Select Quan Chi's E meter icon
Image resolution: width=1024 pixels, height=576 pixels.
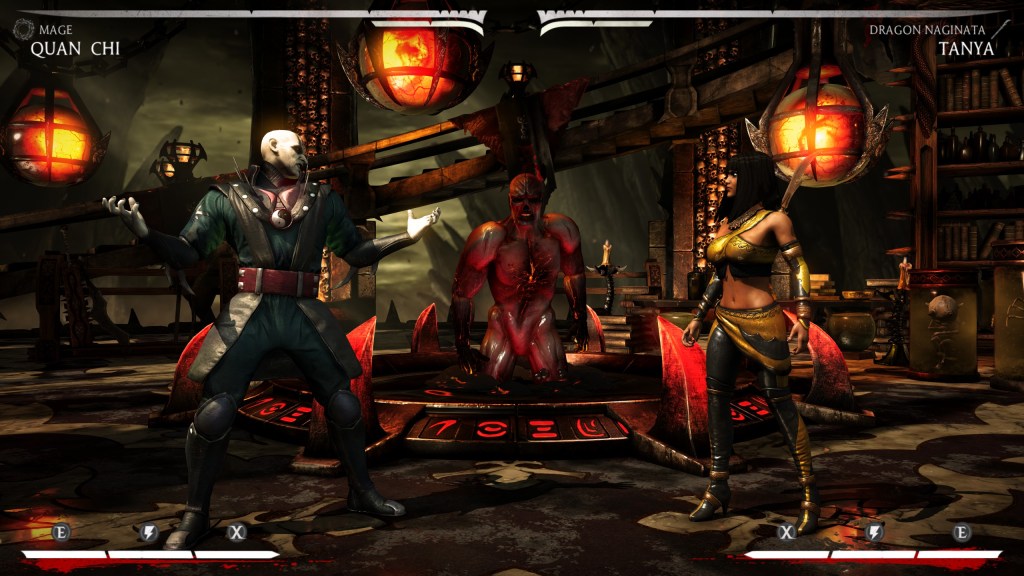click(61, 532)
